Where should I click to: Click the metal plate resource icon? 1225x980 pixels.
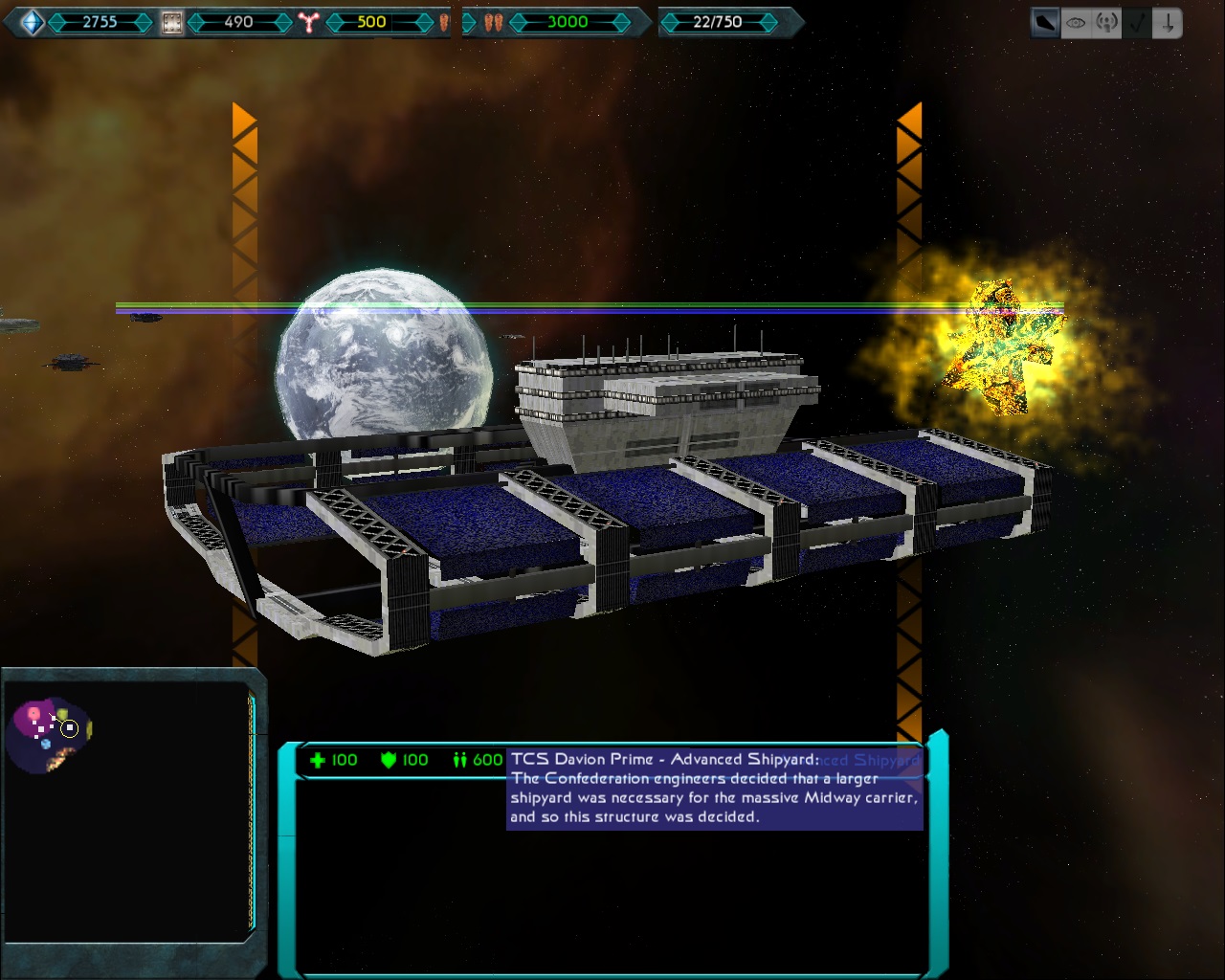pyautogui.click(x=171, y=22)
